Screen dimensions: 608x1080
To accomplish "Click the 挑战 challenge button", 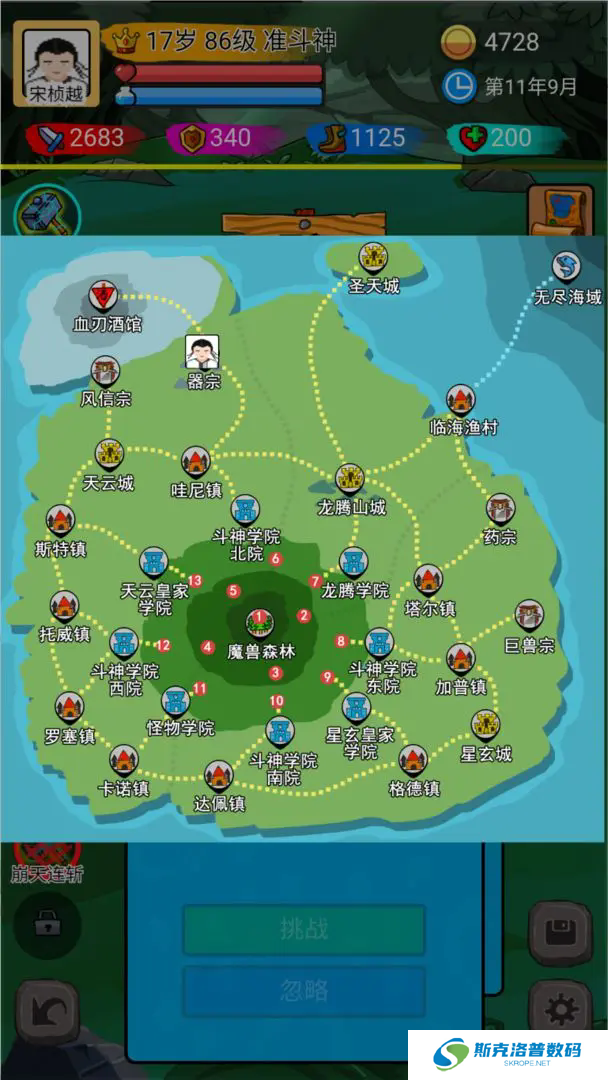I will pyautogui.click(x=303, y=929).
